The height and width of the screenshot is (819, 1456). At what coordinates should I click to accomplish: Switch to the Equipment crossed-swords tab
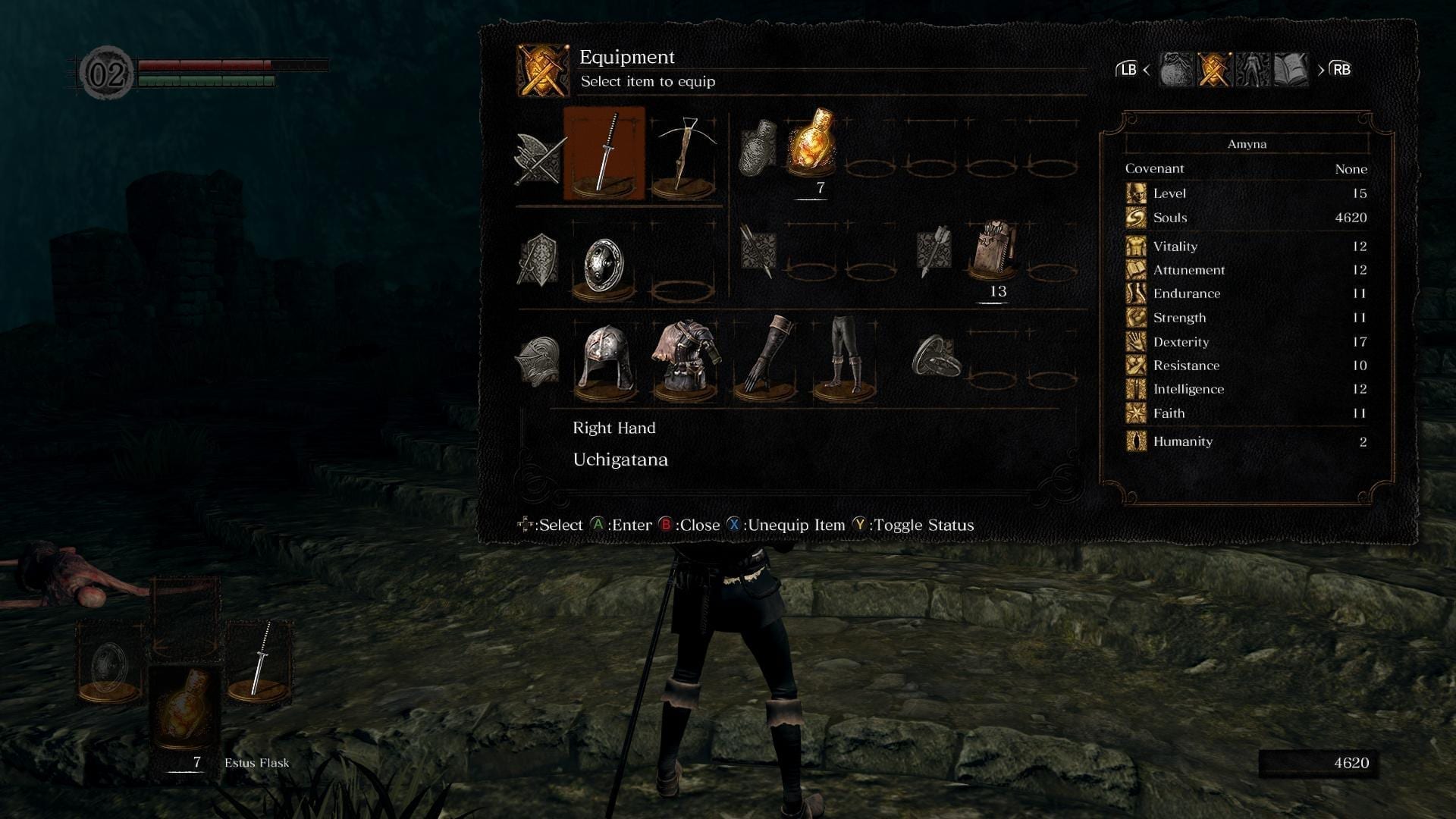point(1214,70)
